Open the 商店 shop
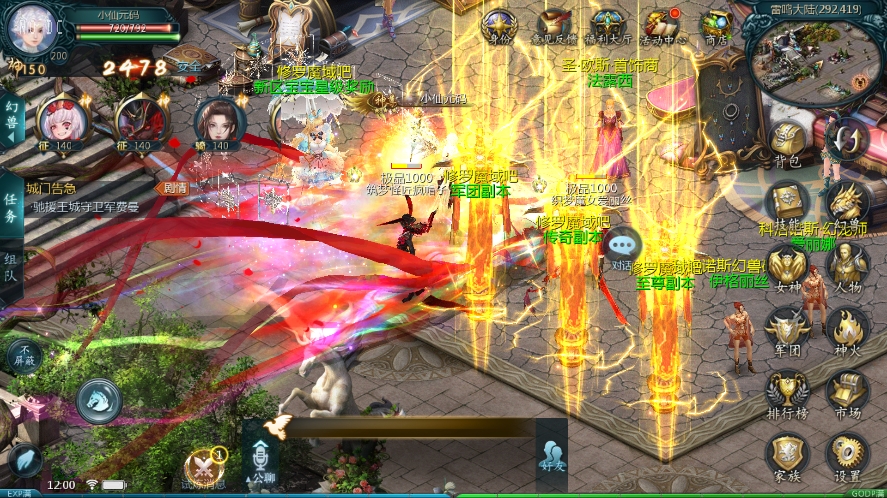Image resolution: width=887 pixels, height=498 pixels. pos(715,26)
